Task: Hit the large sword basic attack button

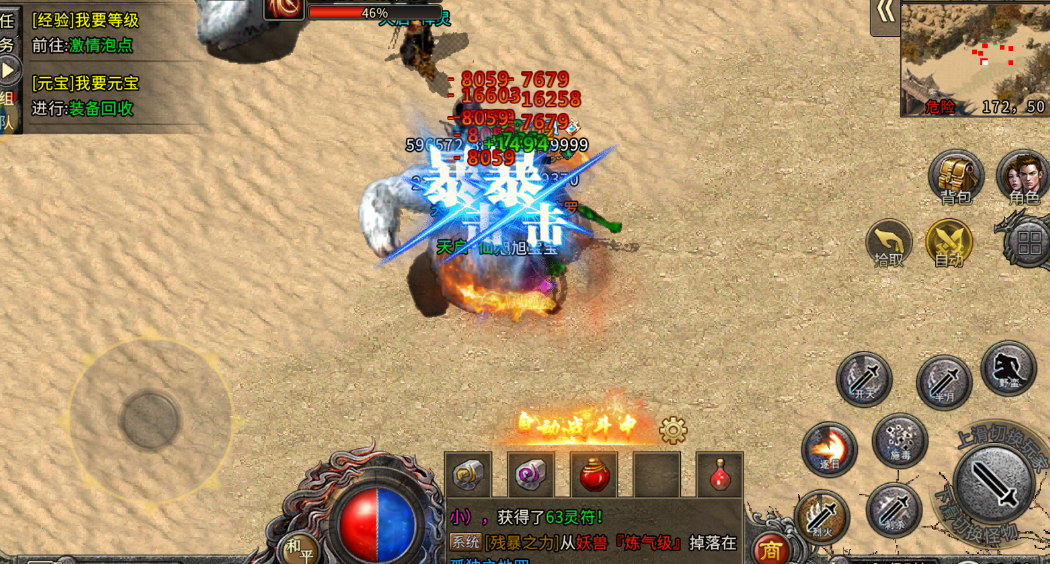Action: coord(995,484)
